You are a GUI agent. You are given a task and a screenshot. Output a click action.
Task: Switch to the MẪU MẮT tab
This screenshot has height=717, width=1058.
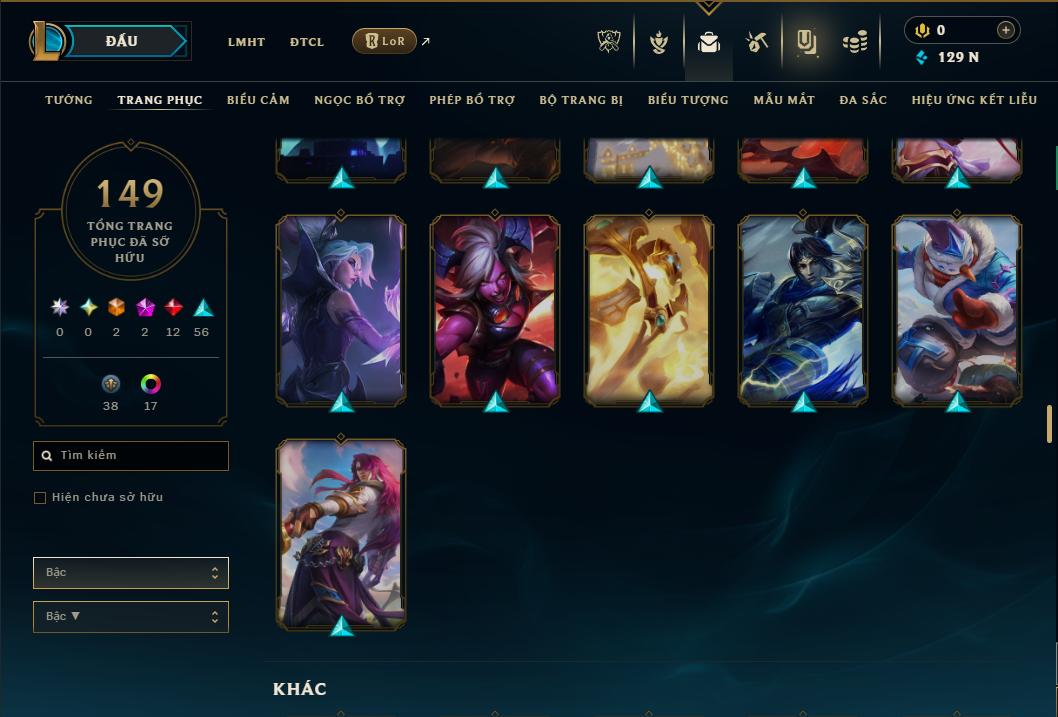click(784, 100)
